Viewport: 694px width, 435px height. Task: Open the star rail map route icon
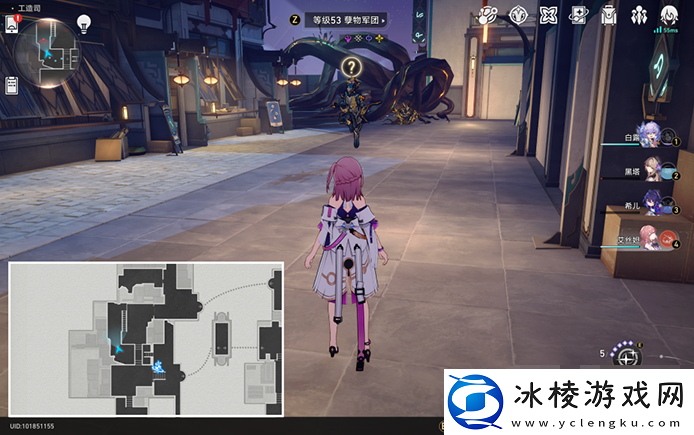487,15
